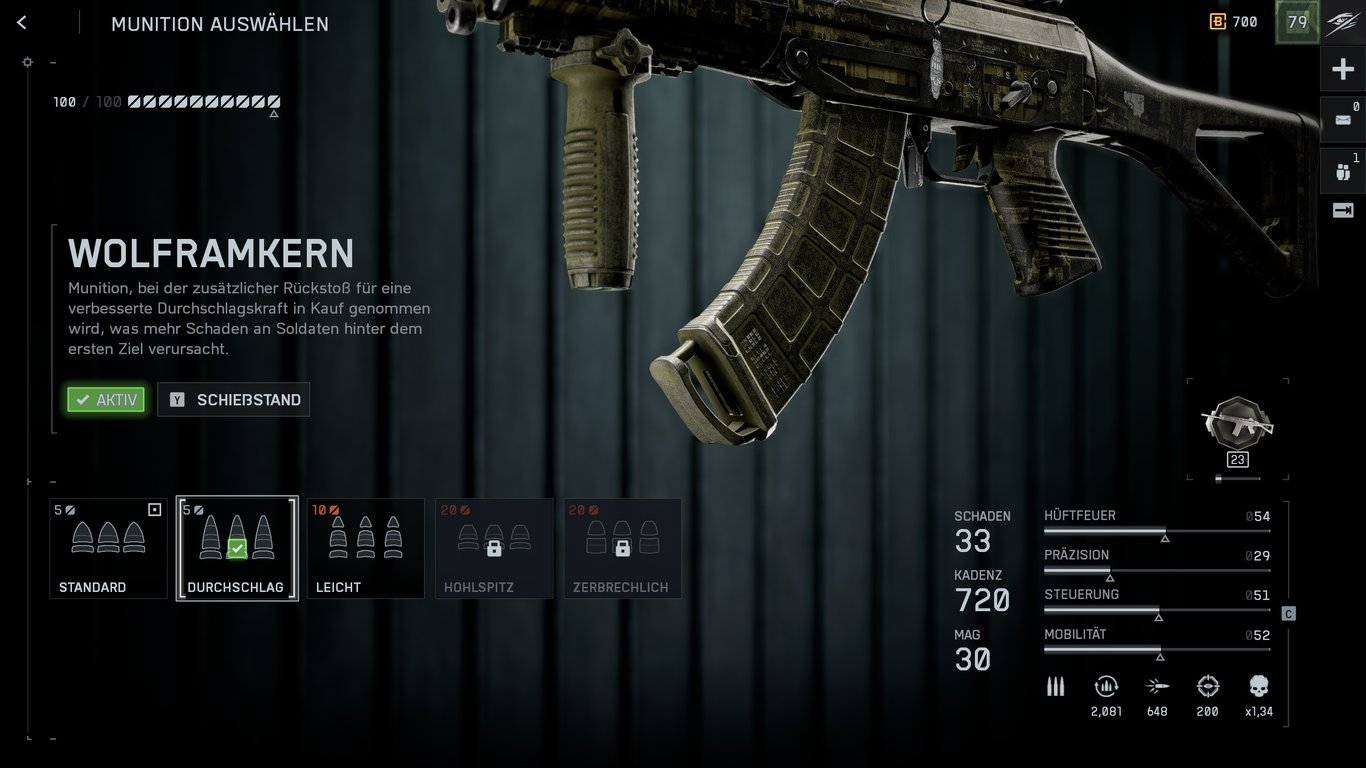Click the back arrow top left
The width and height of the screenshot is (1366, 768).
[x=21, y=22]
